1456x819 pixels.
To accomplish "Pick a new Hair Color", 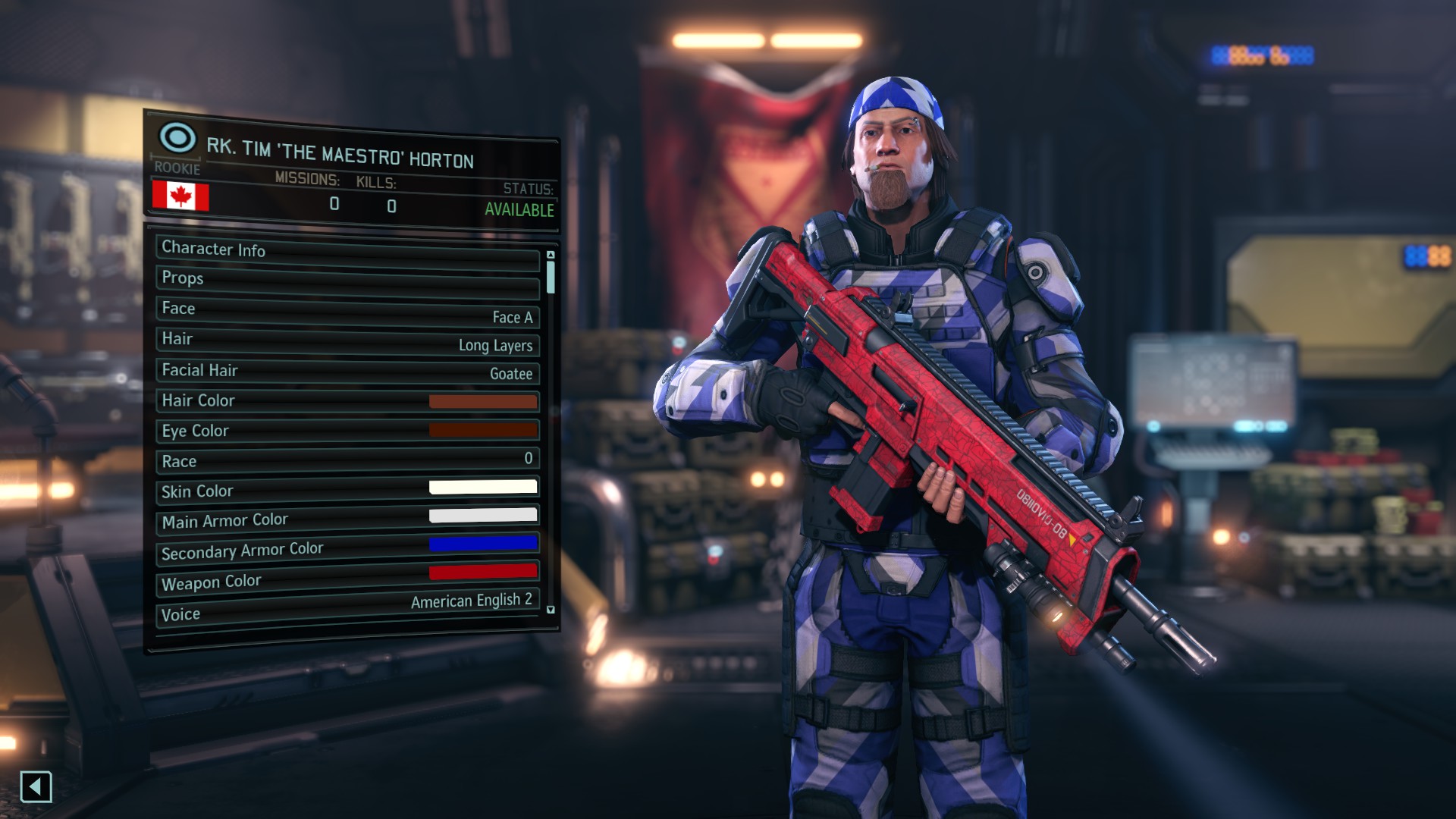I will pyautogui.click(x=347, y=401).
